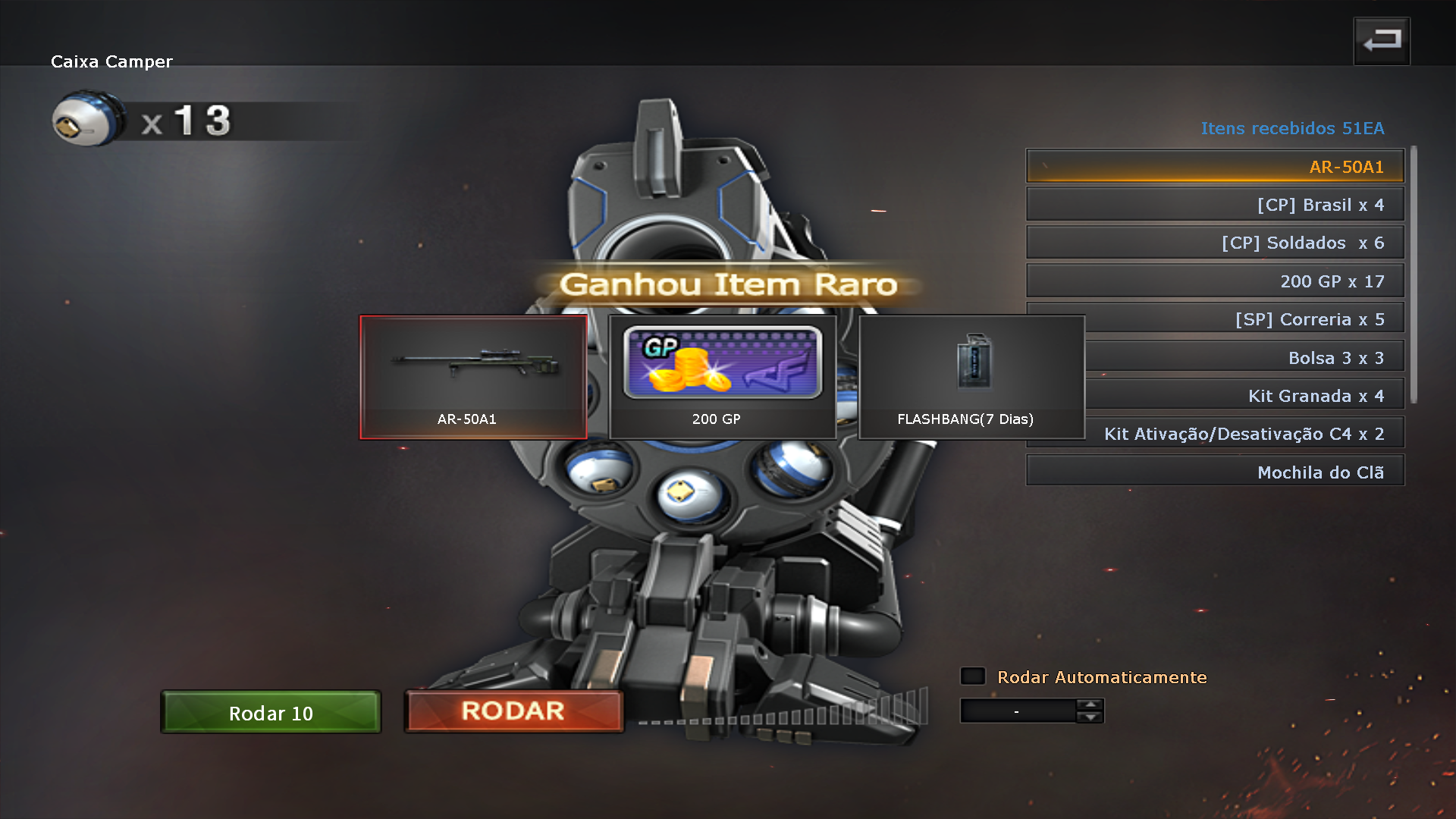Go back using the return arrow button
The height and width of the screenshot is (819, 1456).
[x=1382, y=41]
